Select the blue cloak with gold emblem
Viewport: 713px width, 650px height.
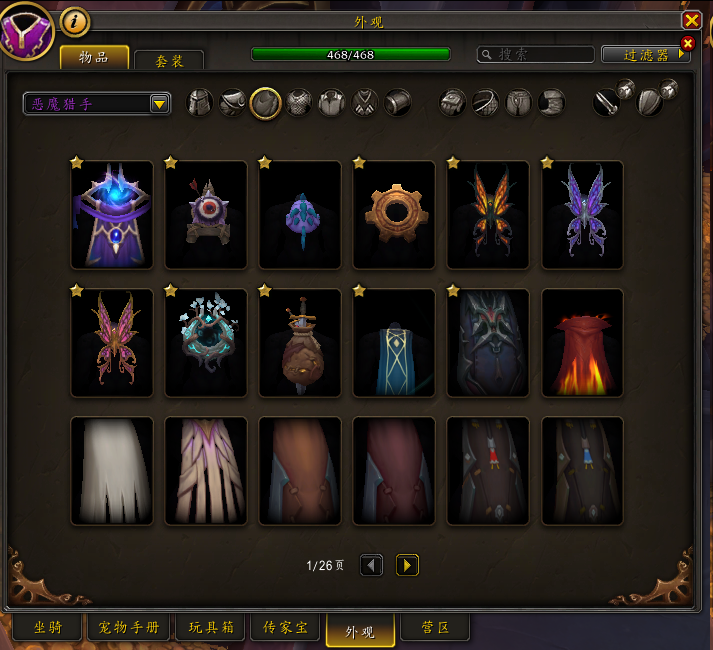click(394, 342)
